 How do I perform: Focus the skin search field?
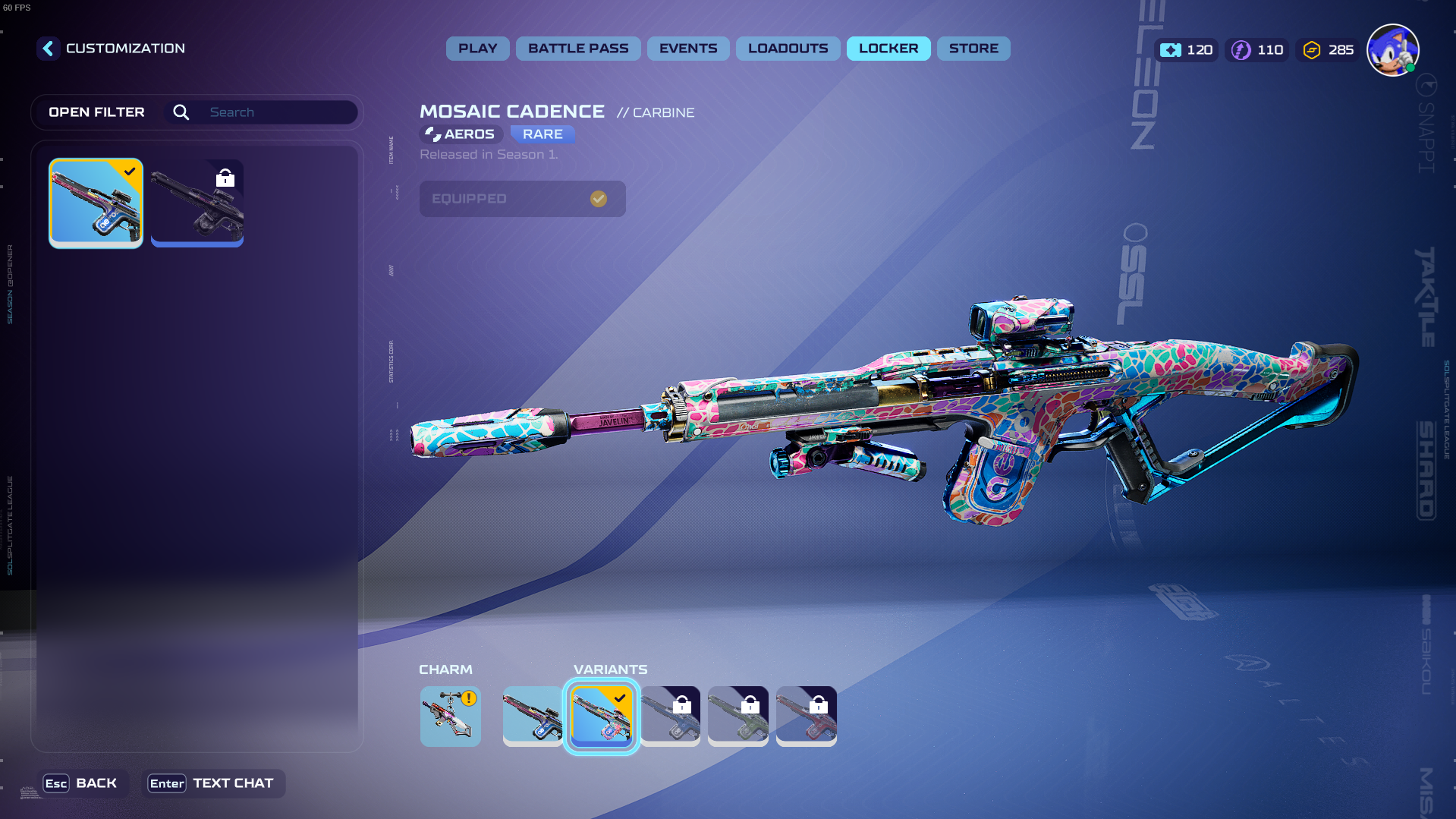(277, 112)
